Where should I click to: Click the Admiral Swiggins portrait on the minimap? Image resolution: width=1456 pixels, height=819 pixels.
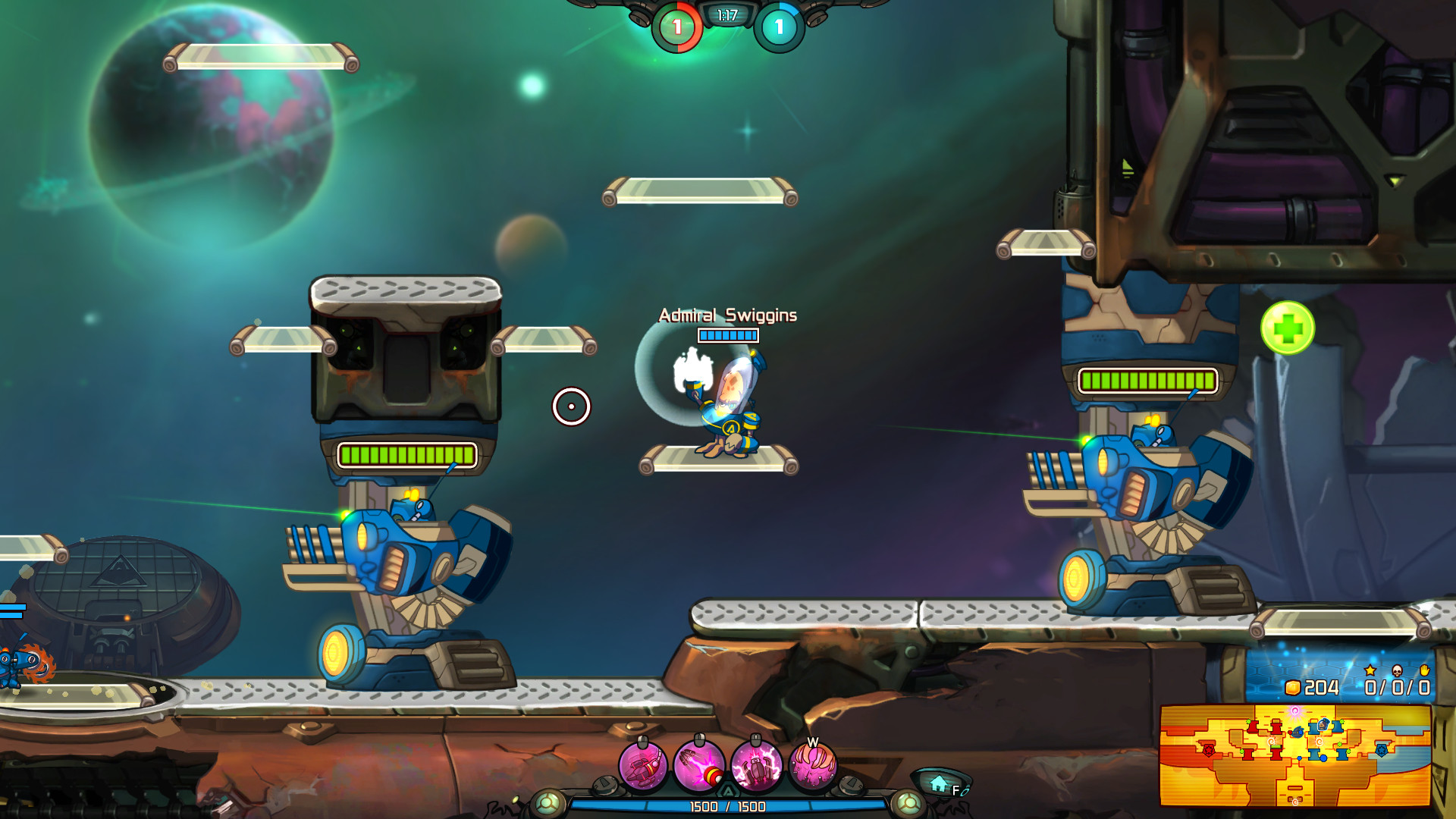(x=1323, y=726)
